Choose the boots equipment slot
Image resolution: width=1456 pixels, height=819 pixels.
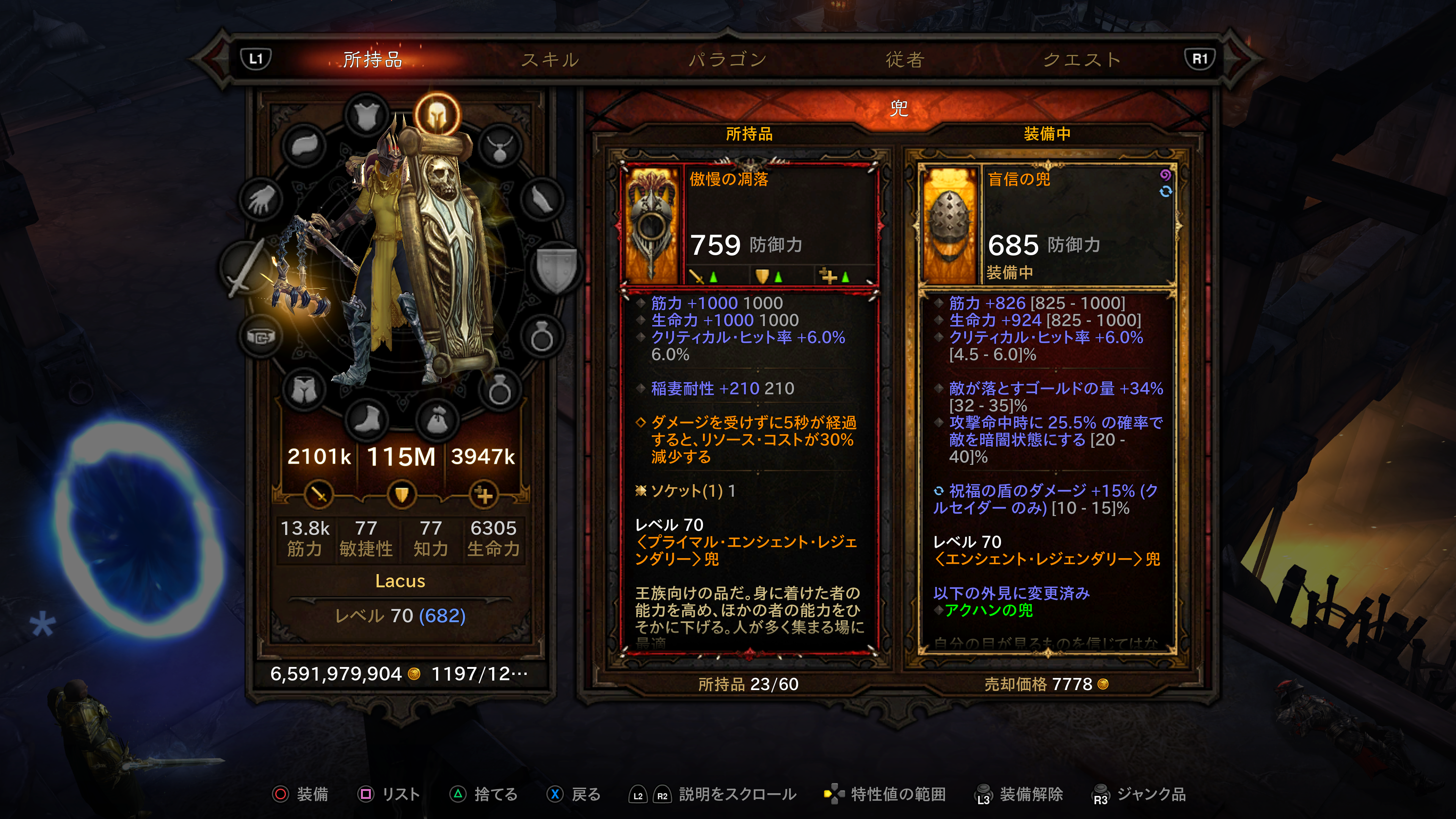(367, 419)
